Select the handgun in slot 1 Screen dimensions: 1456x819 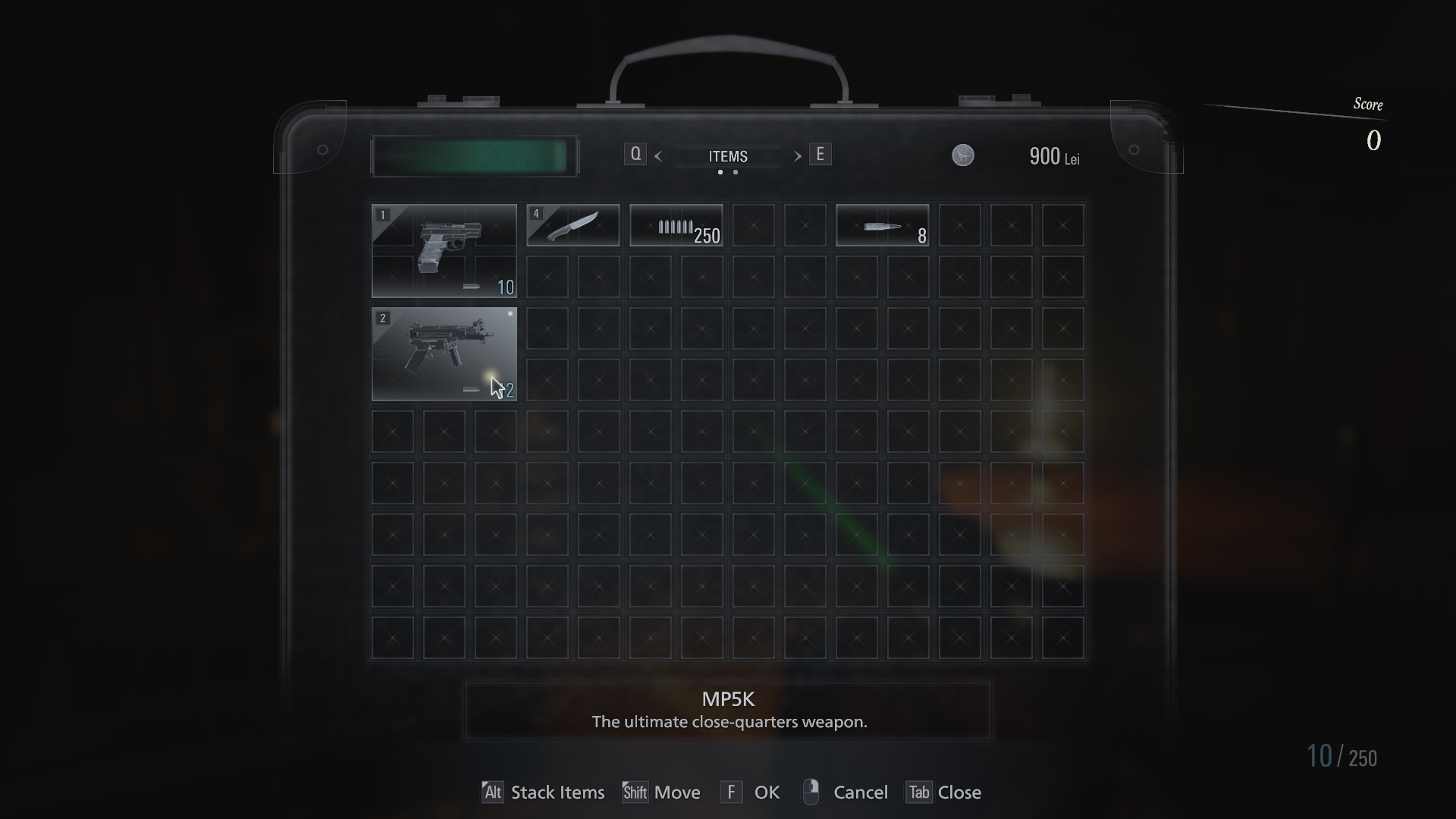point(444,250)
